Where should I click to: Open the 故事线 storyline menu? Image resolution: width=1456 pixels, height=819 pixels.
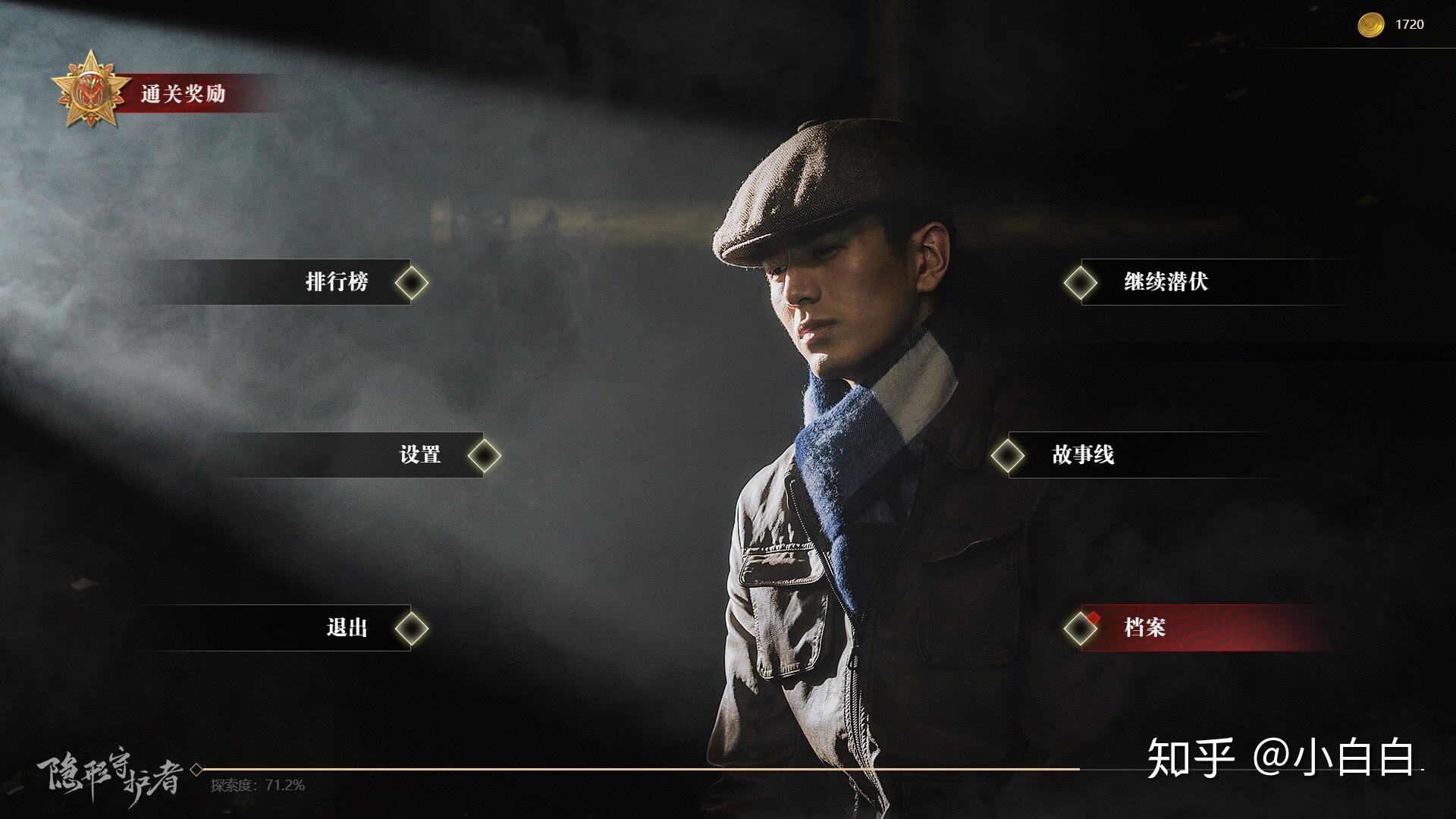pyautogui.click(x=1083, y=455)
